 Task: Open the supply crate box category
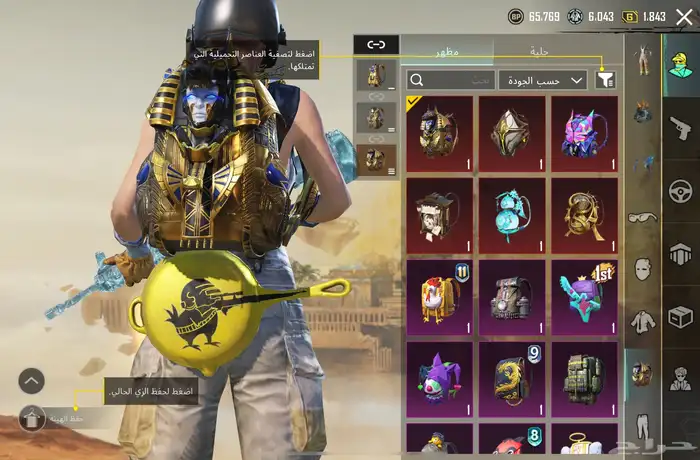680,316
